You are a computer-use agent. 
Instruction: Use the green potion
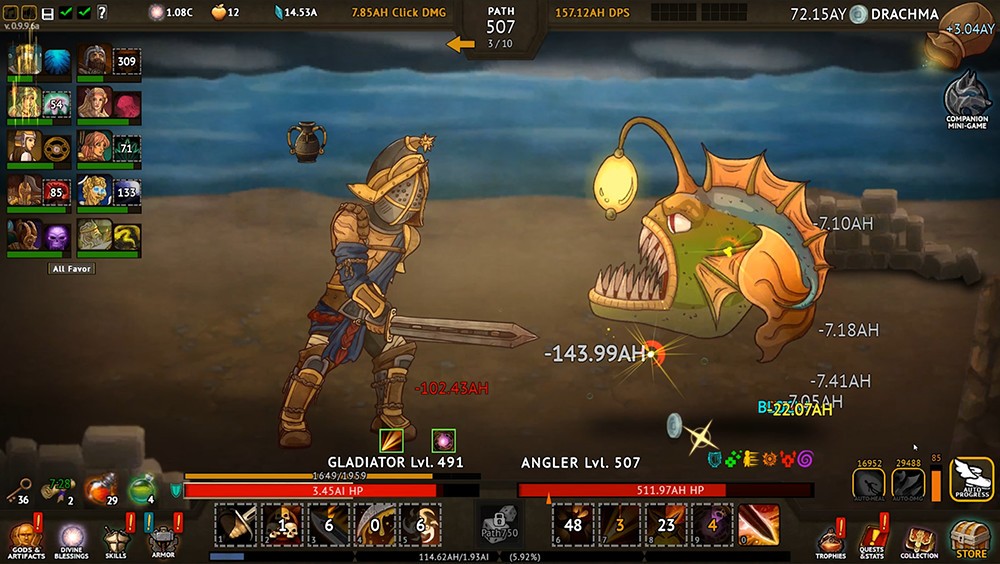coord(141,490)
